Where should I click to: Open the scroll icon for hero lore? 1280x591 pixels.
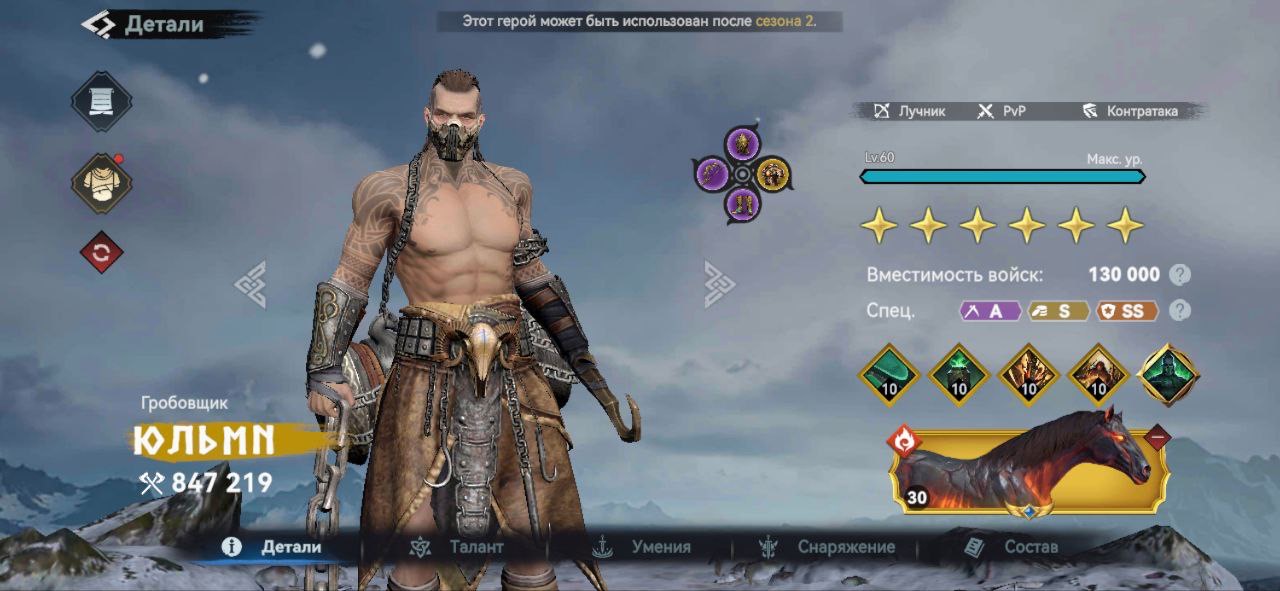[x=101, y=101]
